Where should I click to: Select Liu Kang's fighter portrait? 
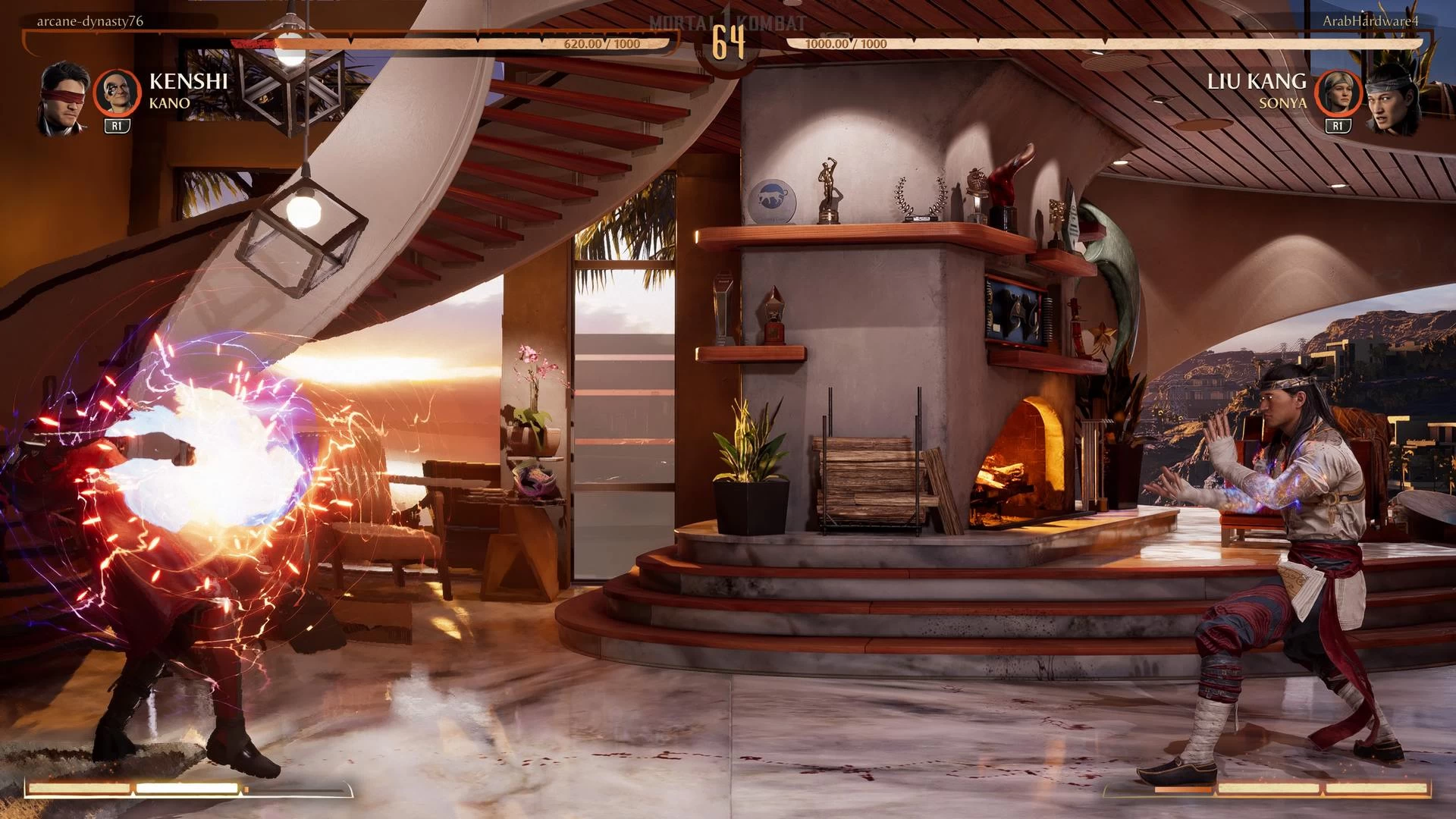pyautogui.click(x=1393, y=99)
